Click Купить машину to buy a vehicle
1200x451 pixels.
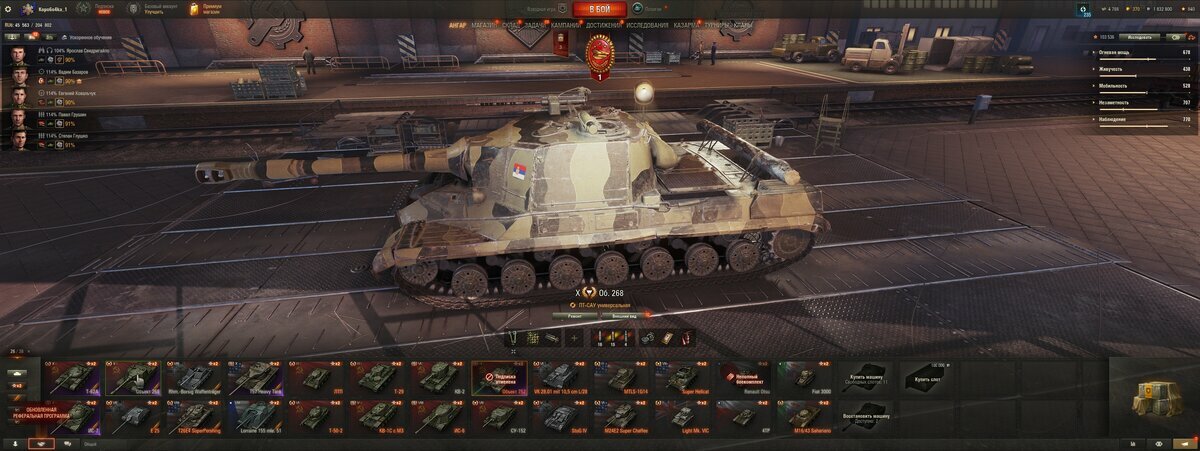[865, 378]
